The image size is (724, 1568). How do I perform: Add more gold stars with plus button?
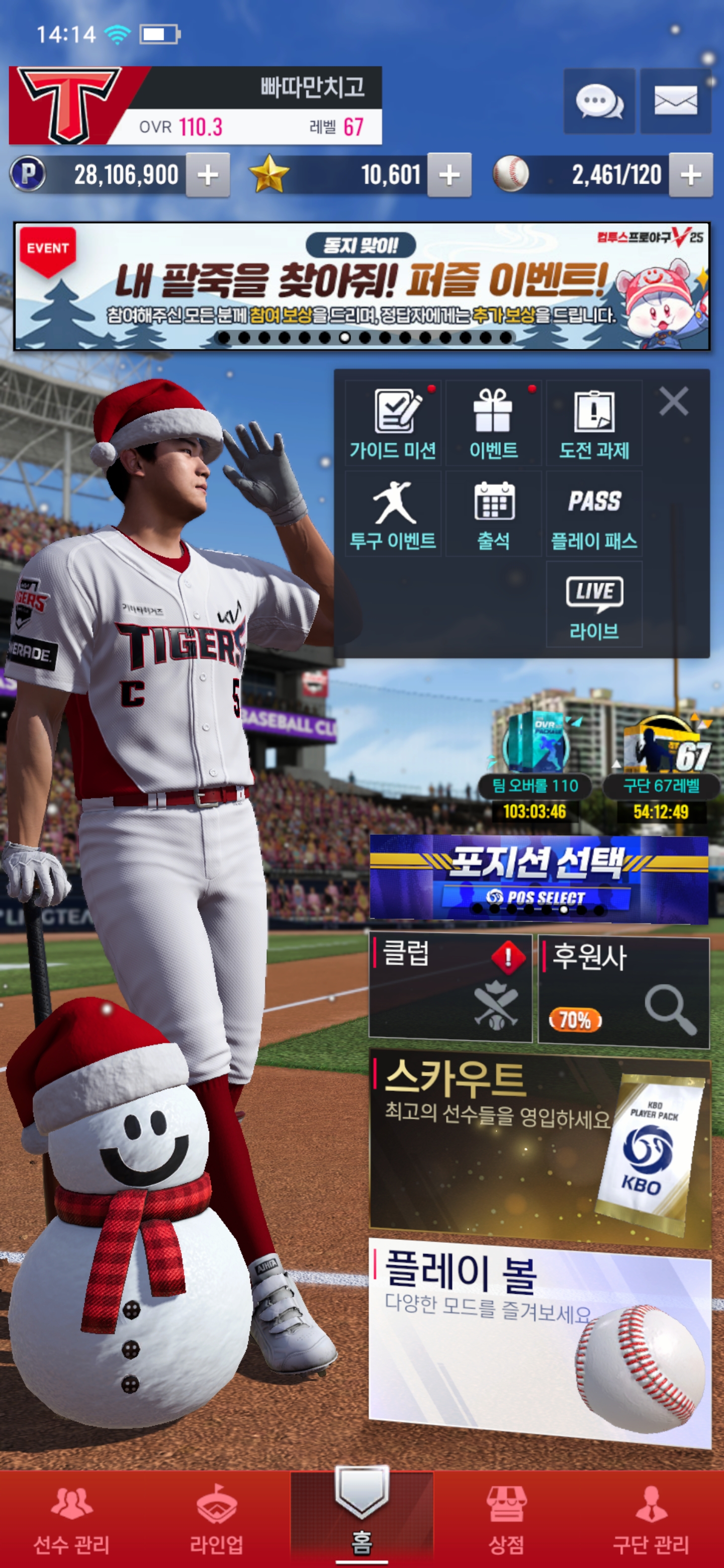(449, 175)
